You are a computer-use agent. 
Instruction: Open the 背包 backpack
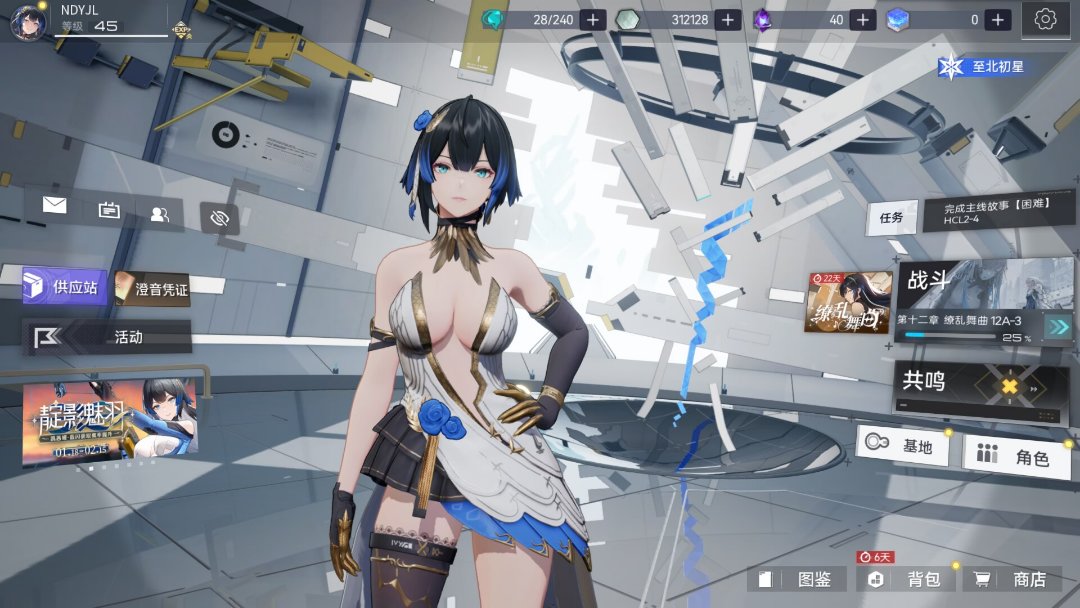click(x=906, y=579)
